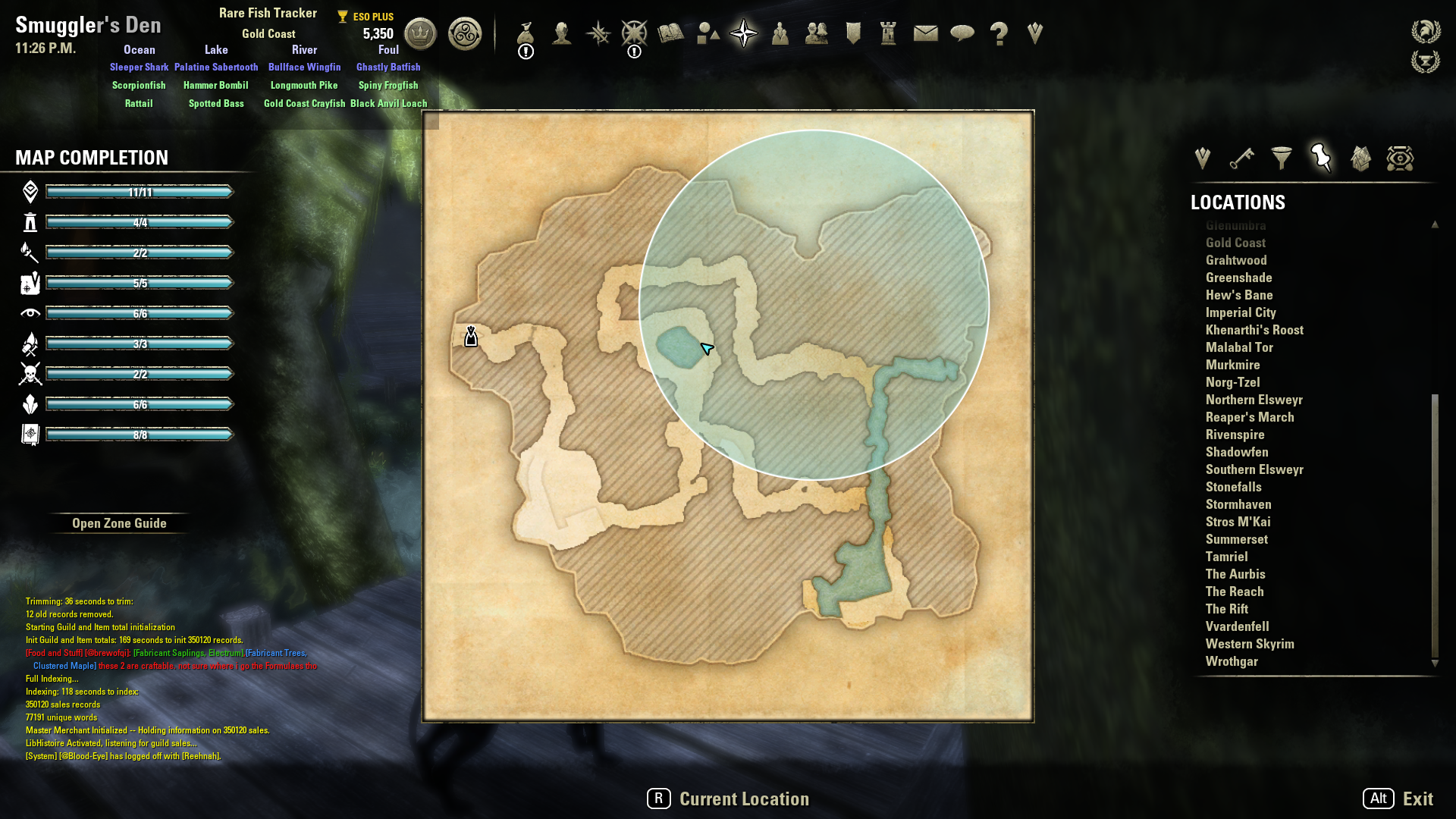
Task: Open the inventory bag icon
Action: coord(526,33)
